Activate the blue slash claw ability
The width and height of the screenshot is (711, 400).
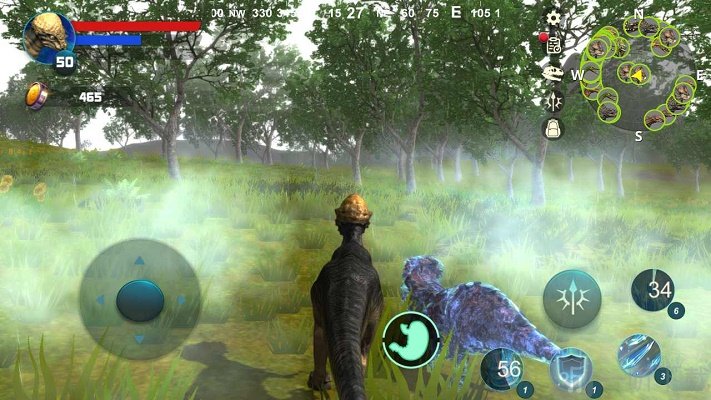click(x=638, y=355)
